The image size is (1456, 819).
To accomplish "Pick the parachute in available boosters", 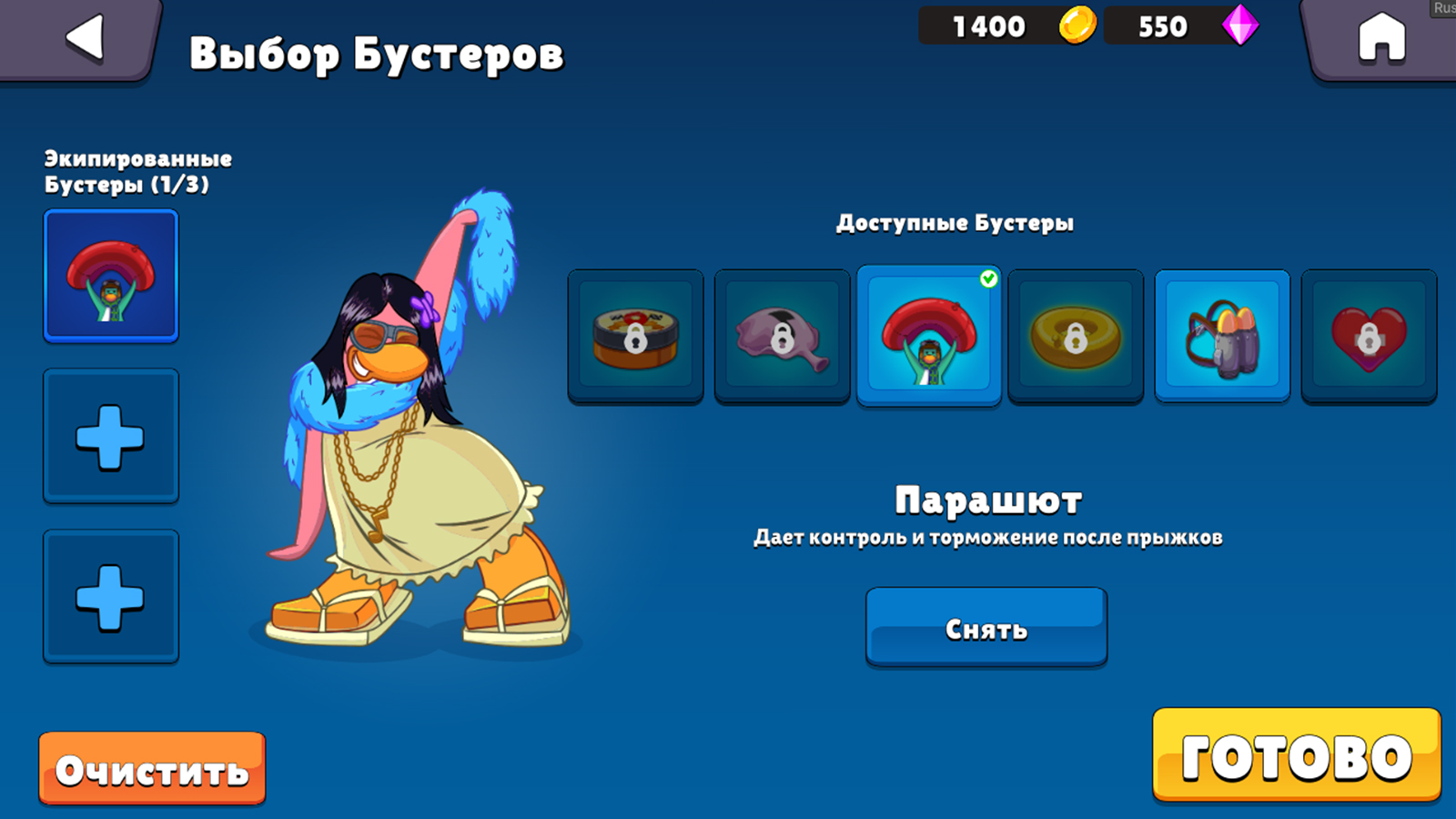I will 928,336.
